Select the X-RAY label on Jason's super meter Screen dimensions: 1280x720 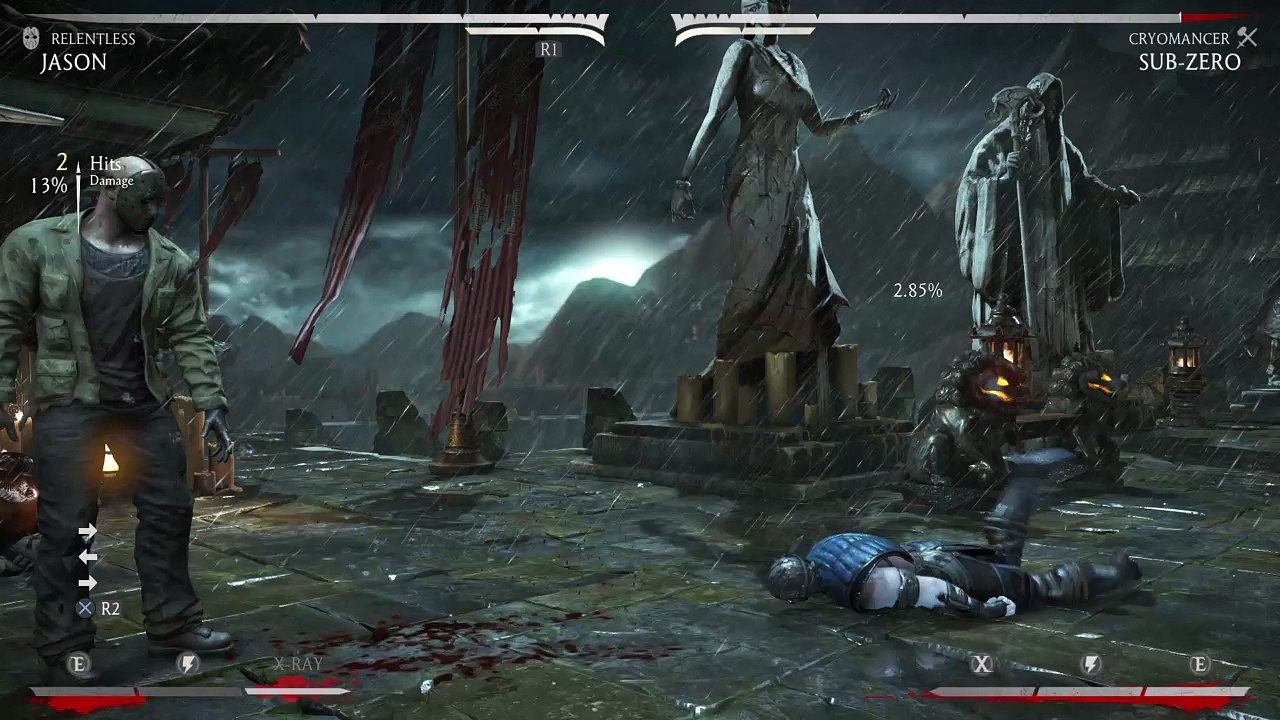pos(298,664)
